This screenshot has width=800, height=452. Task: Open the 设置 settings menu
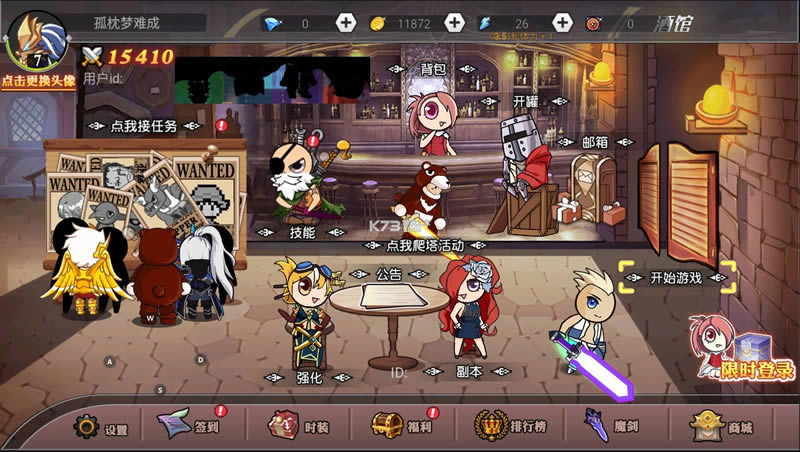102,428
